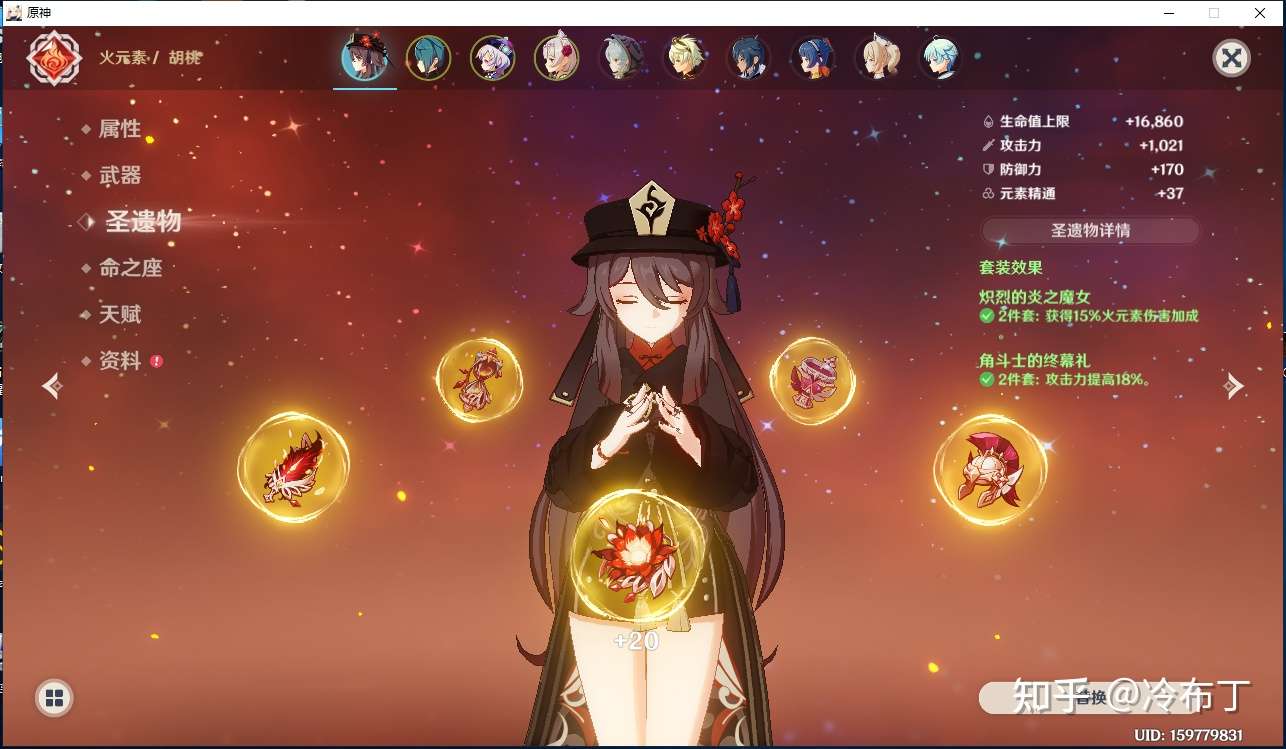Open the four-square grid button

click(x=54, y=698)
